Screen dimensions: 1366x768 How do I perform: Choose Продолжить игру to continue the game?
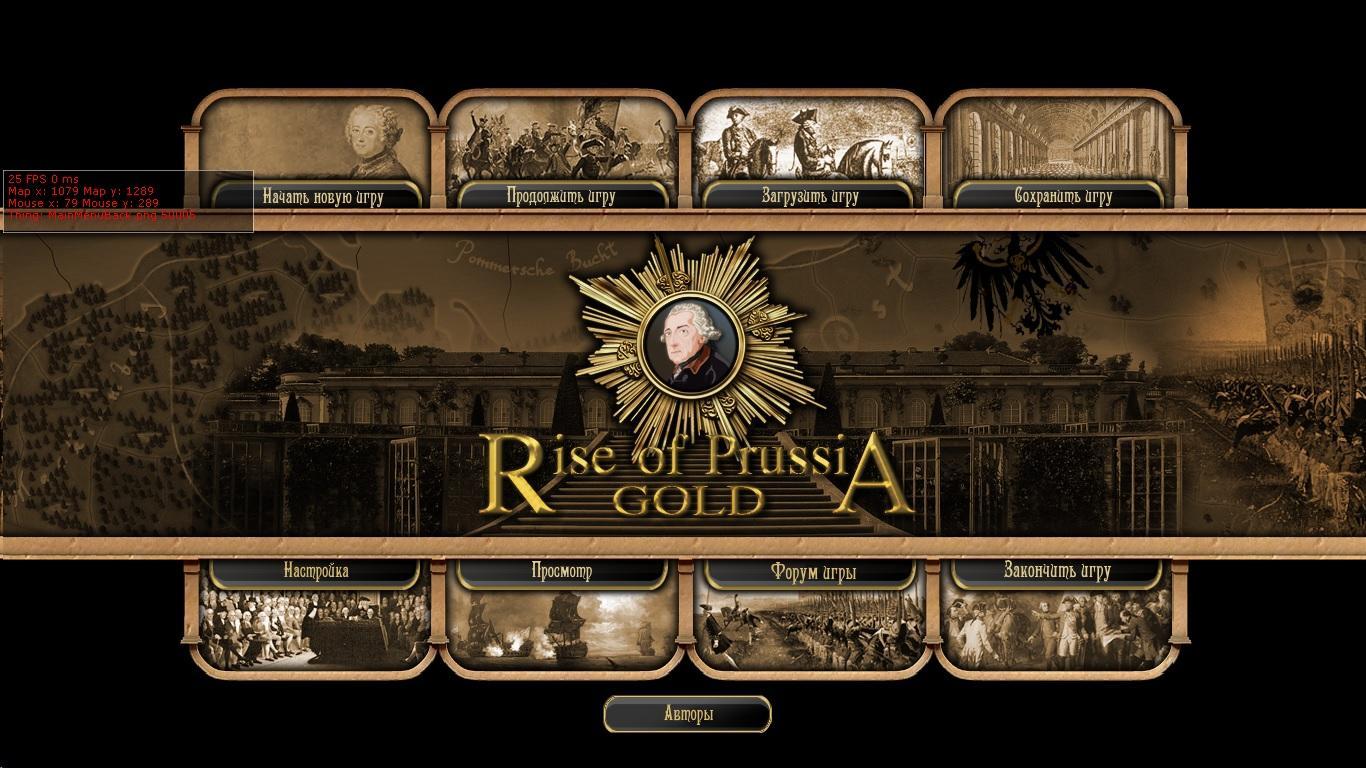[561, 196]
